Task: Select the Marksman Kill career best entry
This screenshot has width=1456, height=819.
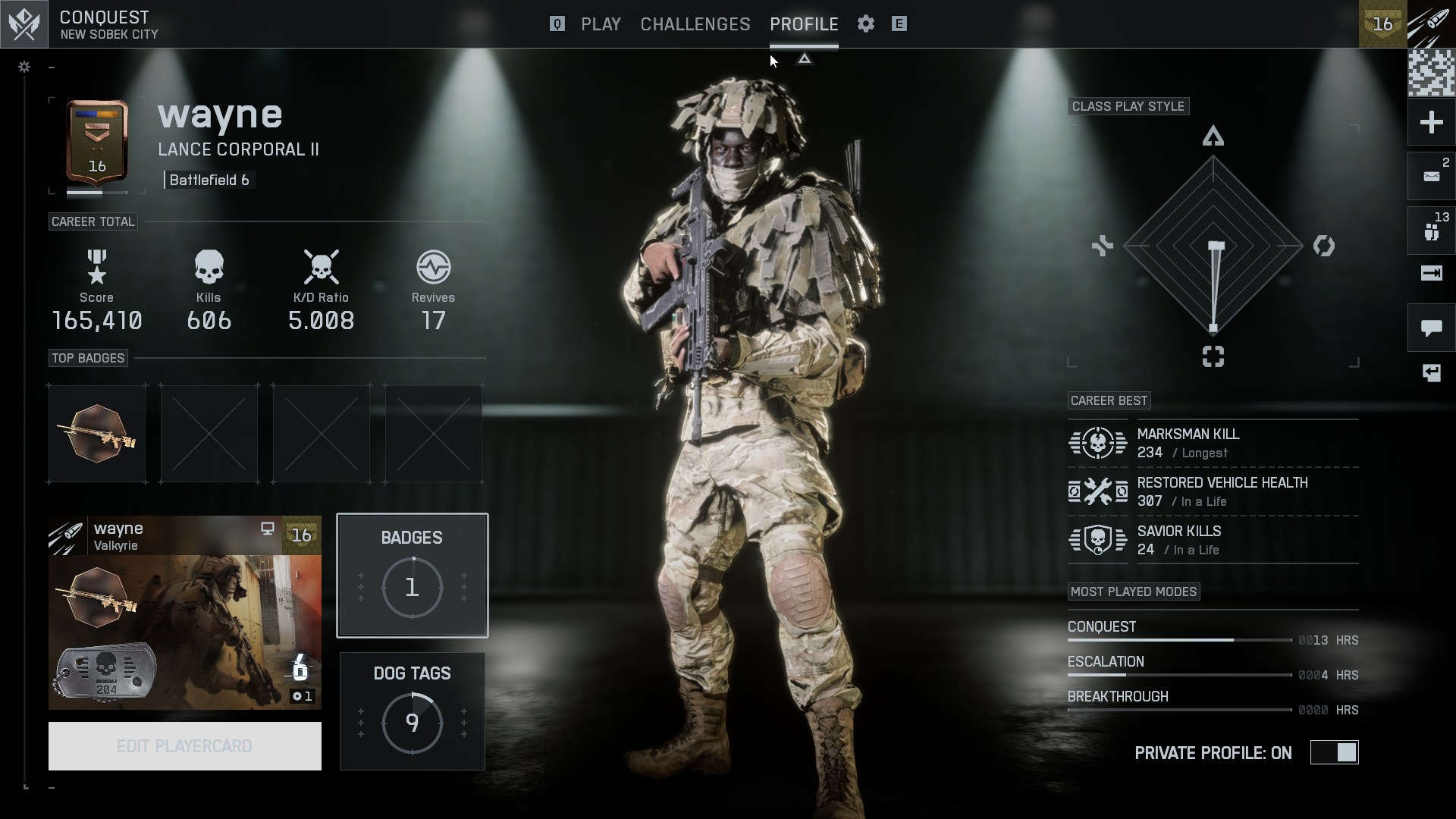Action: (x=1212, y=443)
